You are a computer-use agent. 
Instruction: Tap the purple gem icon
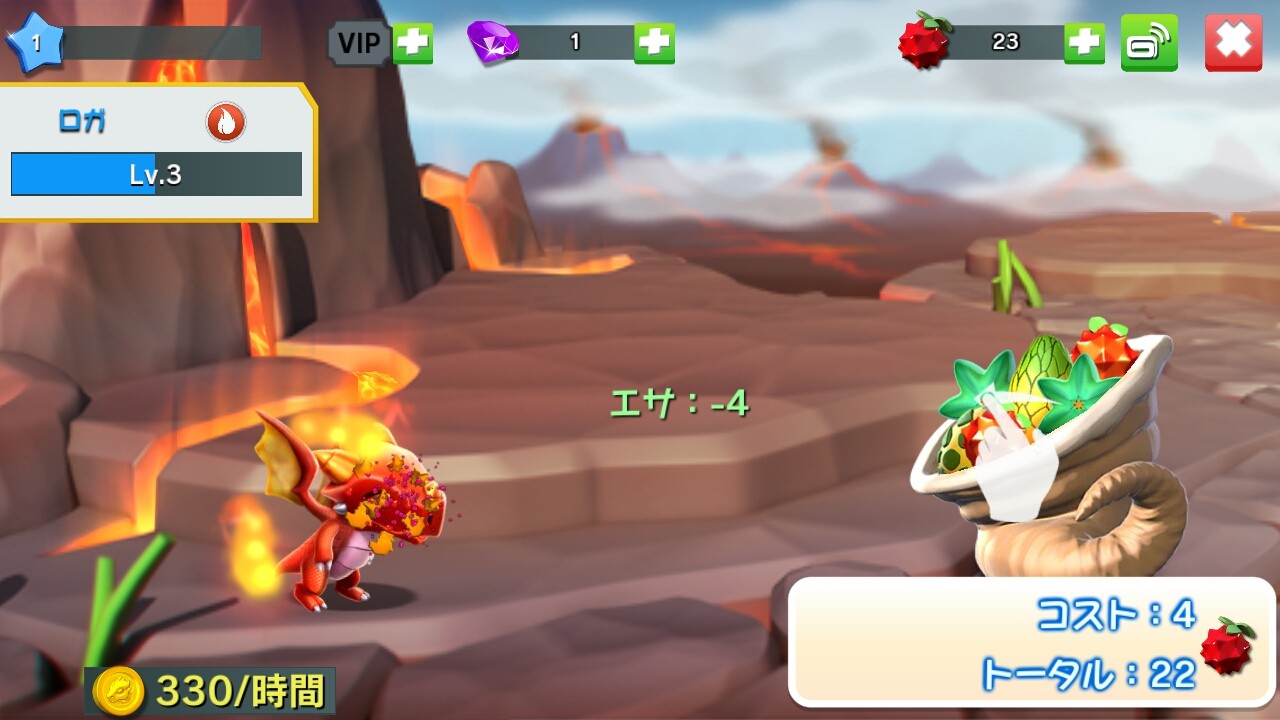[493, 42]
